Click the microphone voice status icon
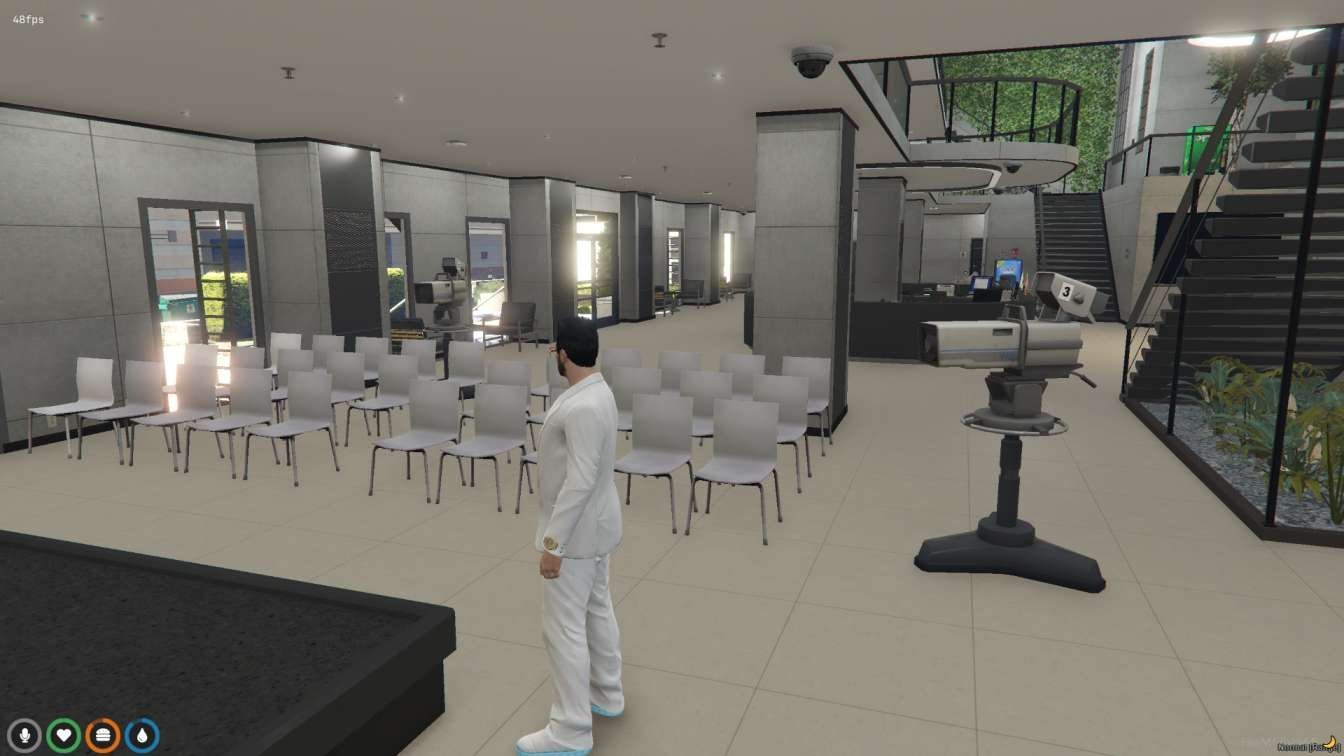Viewport: 1344px width, 756px height. coord(24,736)
